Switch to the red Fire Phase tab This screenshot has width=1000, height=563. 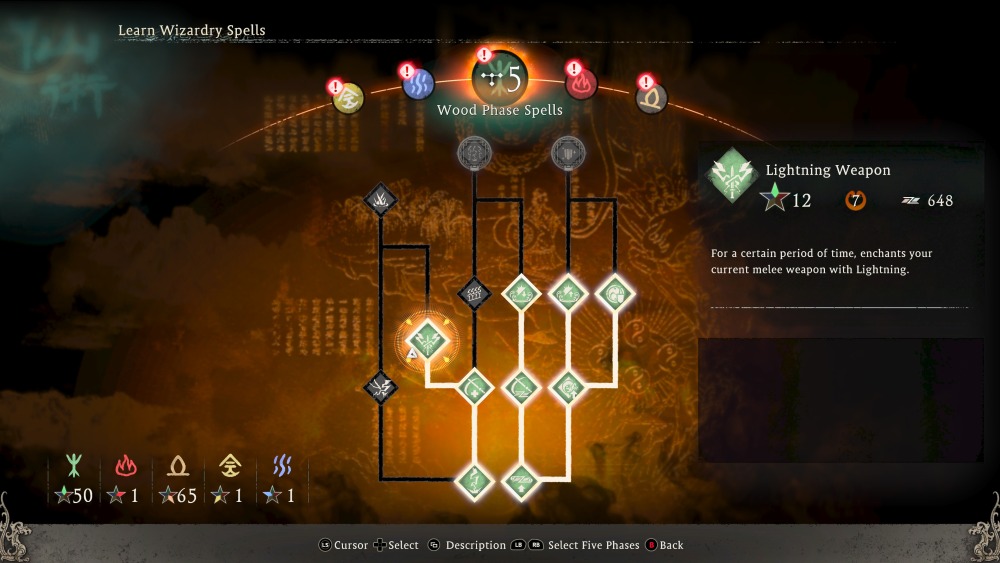[x=581, y=83]
